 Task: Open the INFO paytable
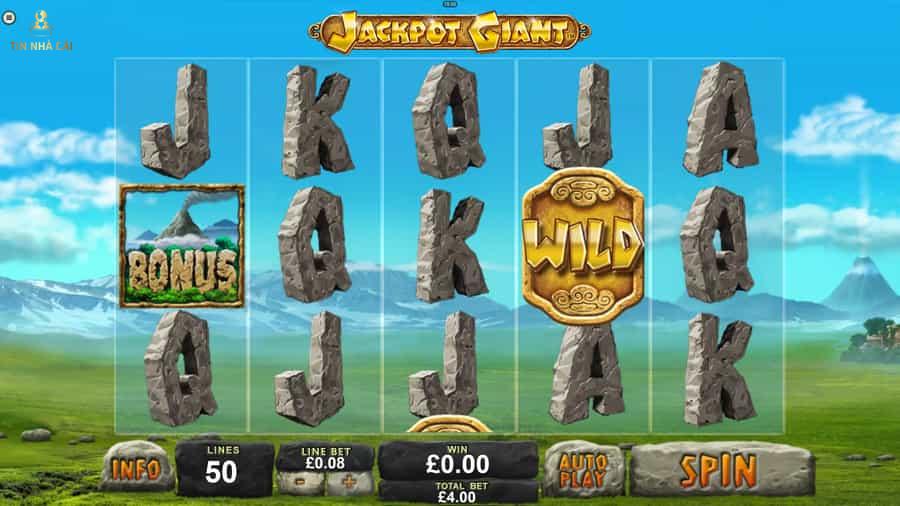[136, 468]
